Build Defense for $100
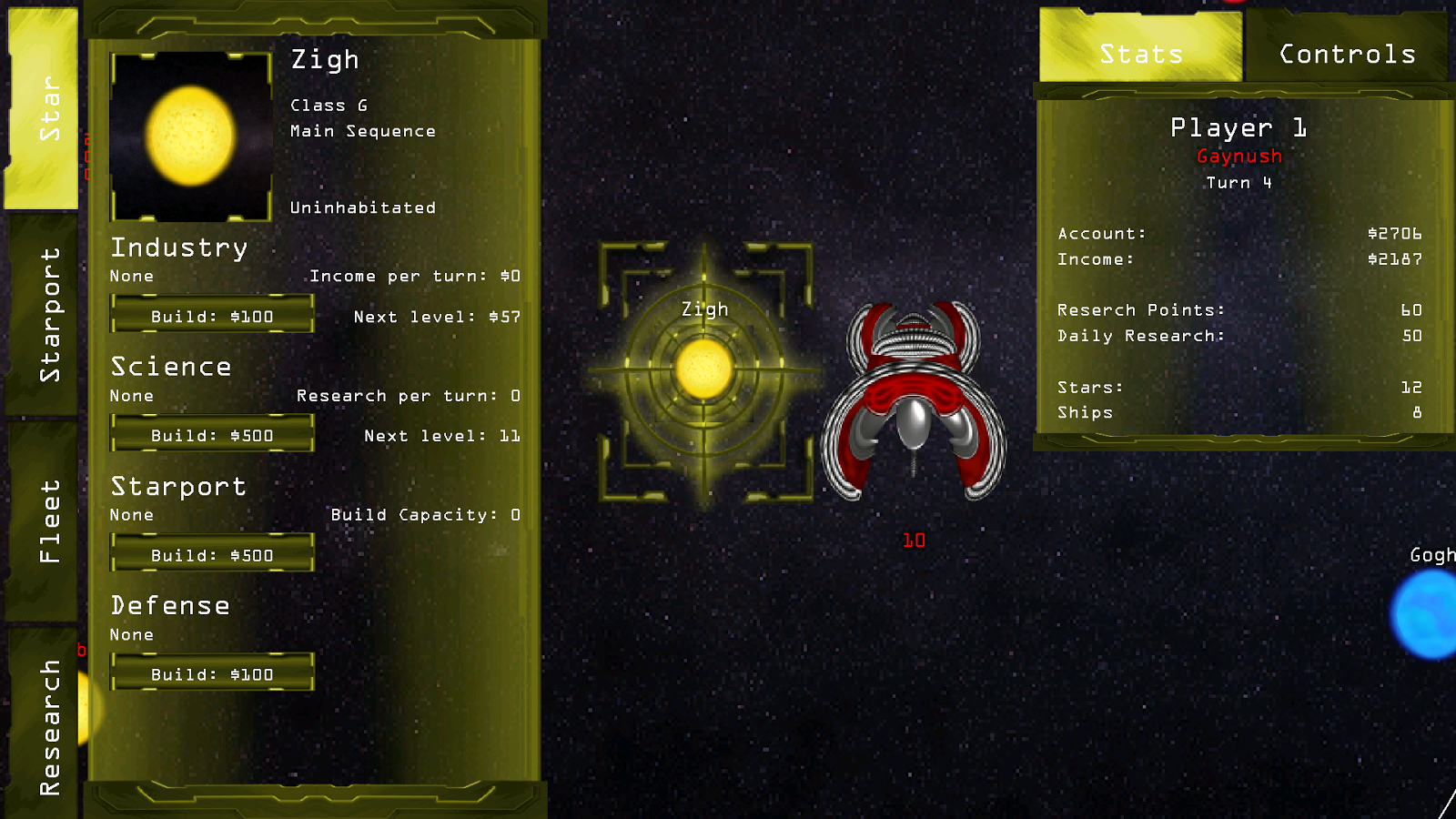Viewport: 1456px width, 819px height. pyautogui.click(x=211, y=674)
